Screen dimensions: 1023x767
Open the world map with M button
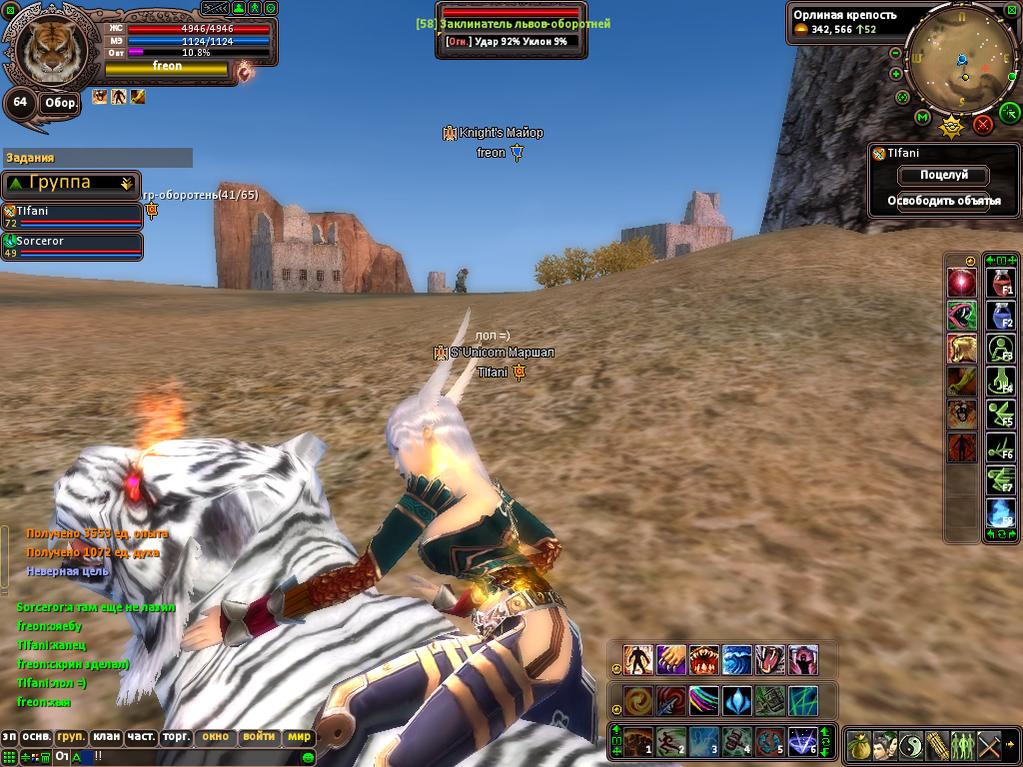922,117
